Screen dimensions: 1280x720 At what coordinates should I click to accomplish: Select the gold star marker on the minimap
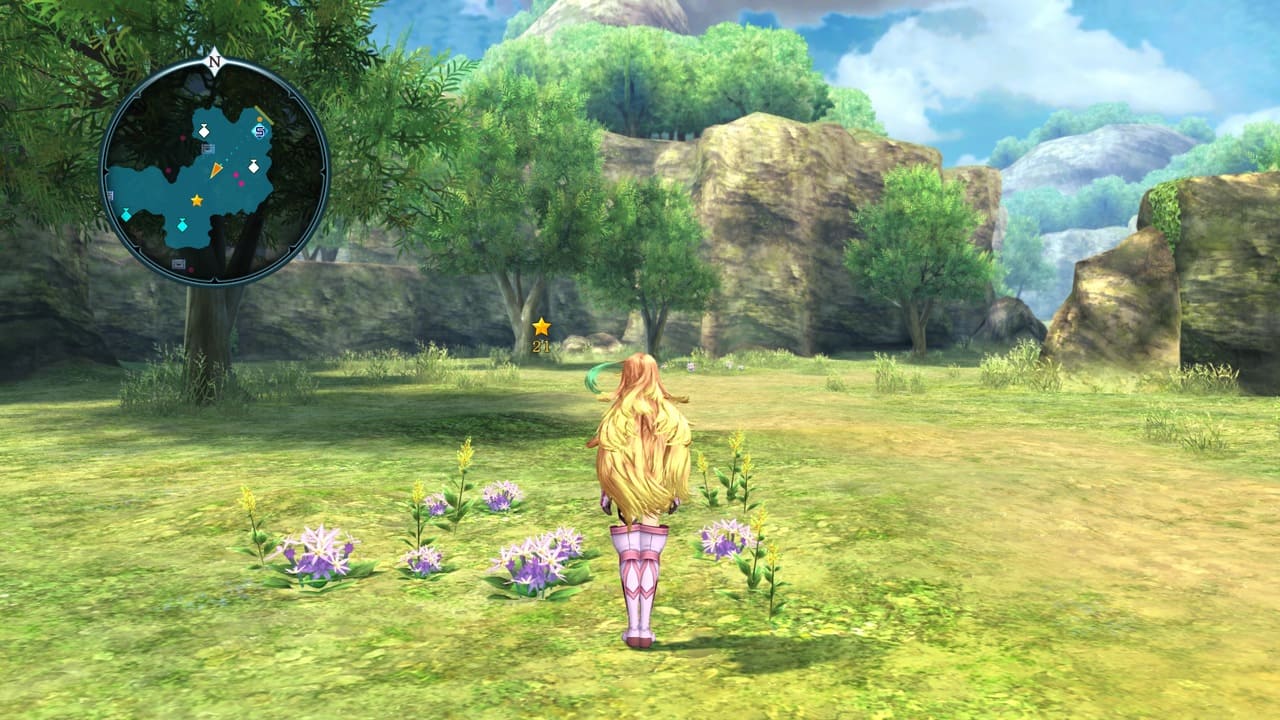tap(197, 201)
